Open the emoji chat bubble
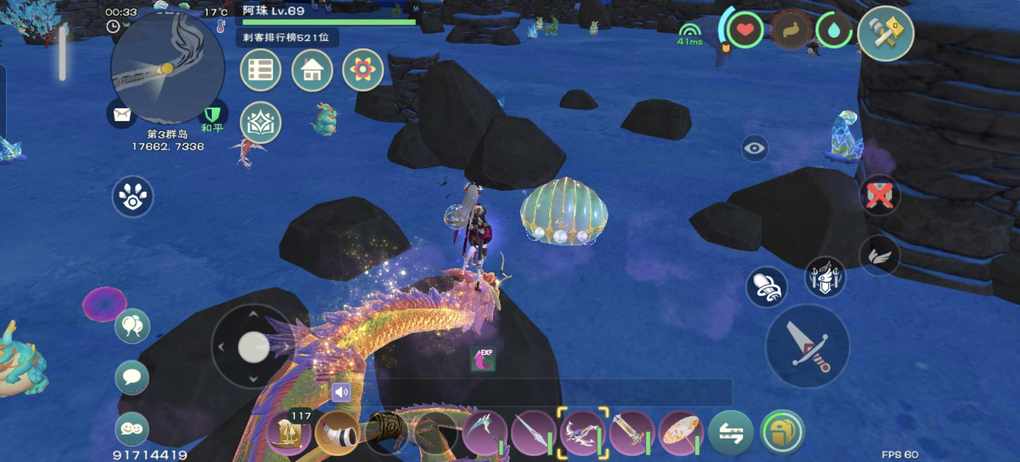This screenshot has width=1020, height=462. (x=132, y=428)
